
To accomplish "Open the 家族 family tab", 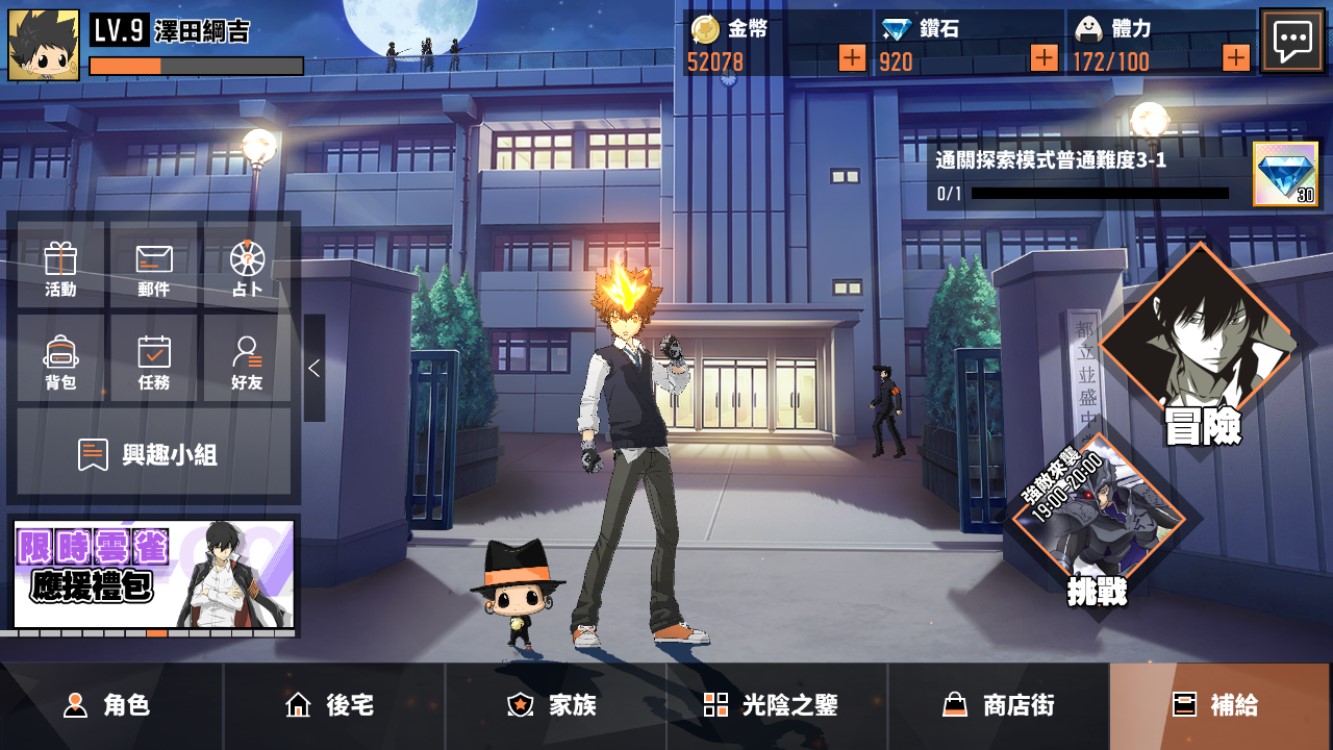I will [x=555, y=705].
